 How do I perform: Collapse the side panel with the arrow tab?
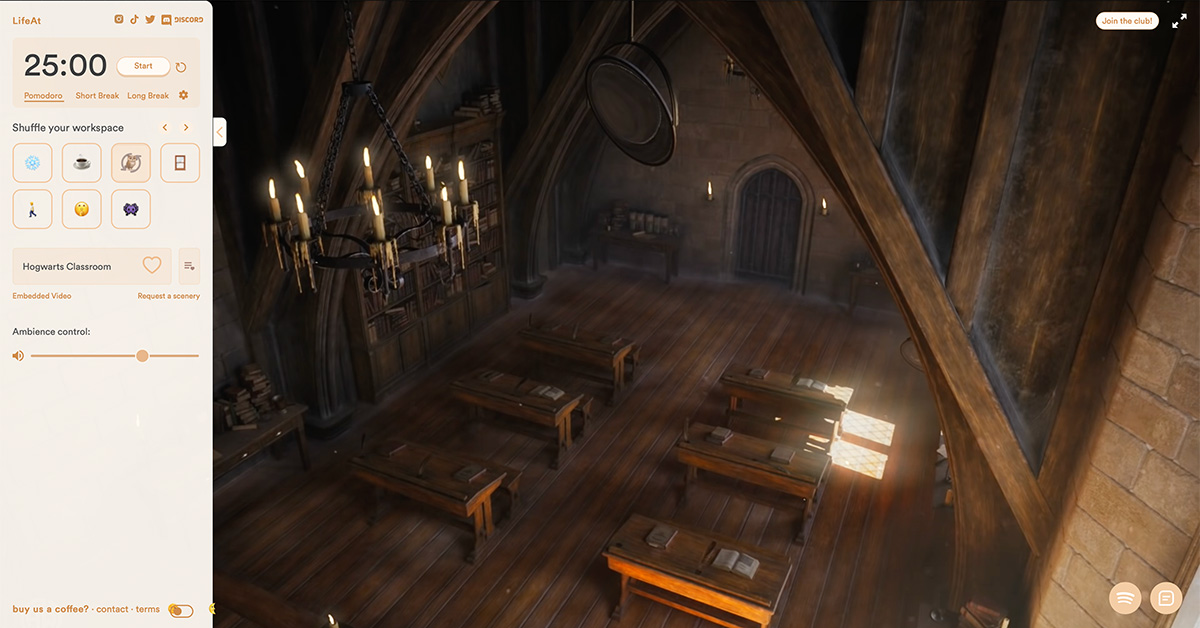click(x=220, y=132)
